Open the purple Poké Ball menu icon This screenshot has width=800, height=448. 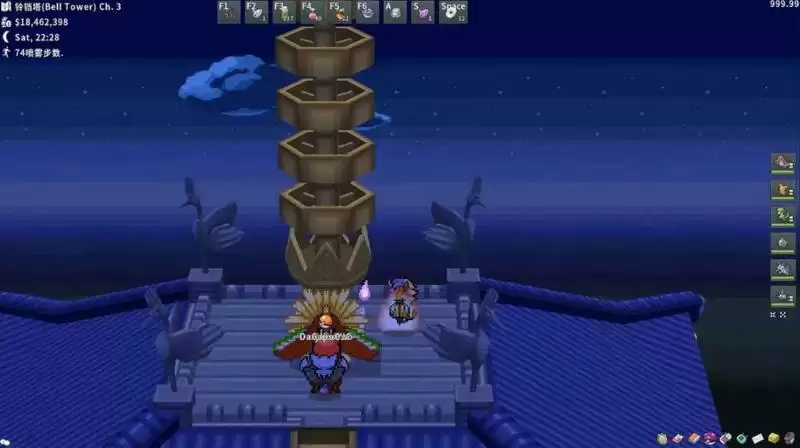(x=711, y=438)
